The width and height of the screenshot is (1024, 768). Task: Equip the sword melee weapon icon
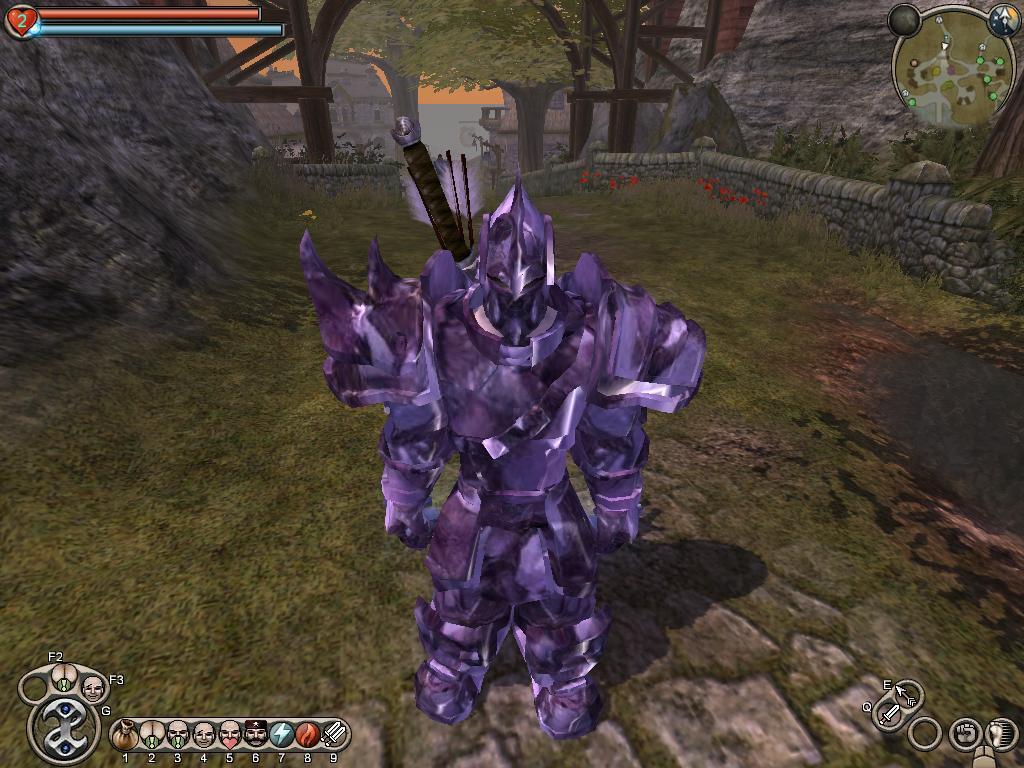click(x=889, y=714)
